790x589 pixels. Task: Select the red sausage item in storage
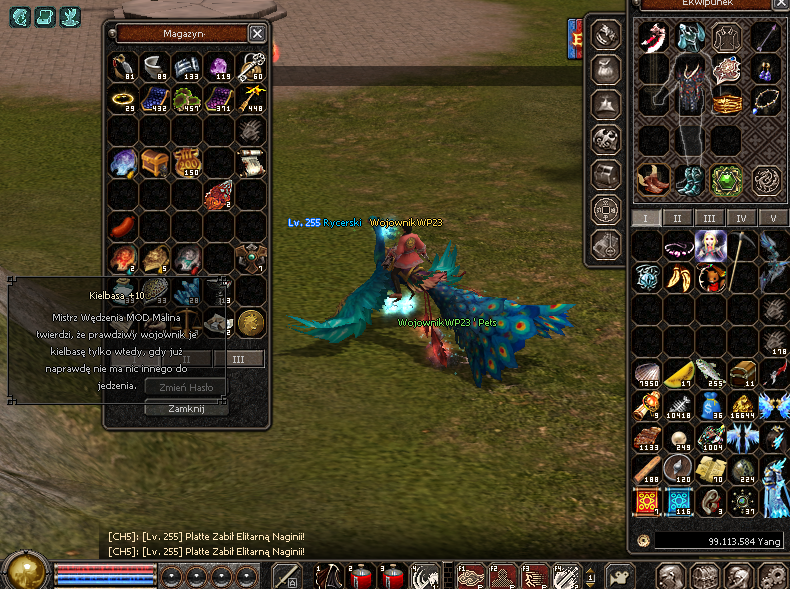click(x=122, y=223)
